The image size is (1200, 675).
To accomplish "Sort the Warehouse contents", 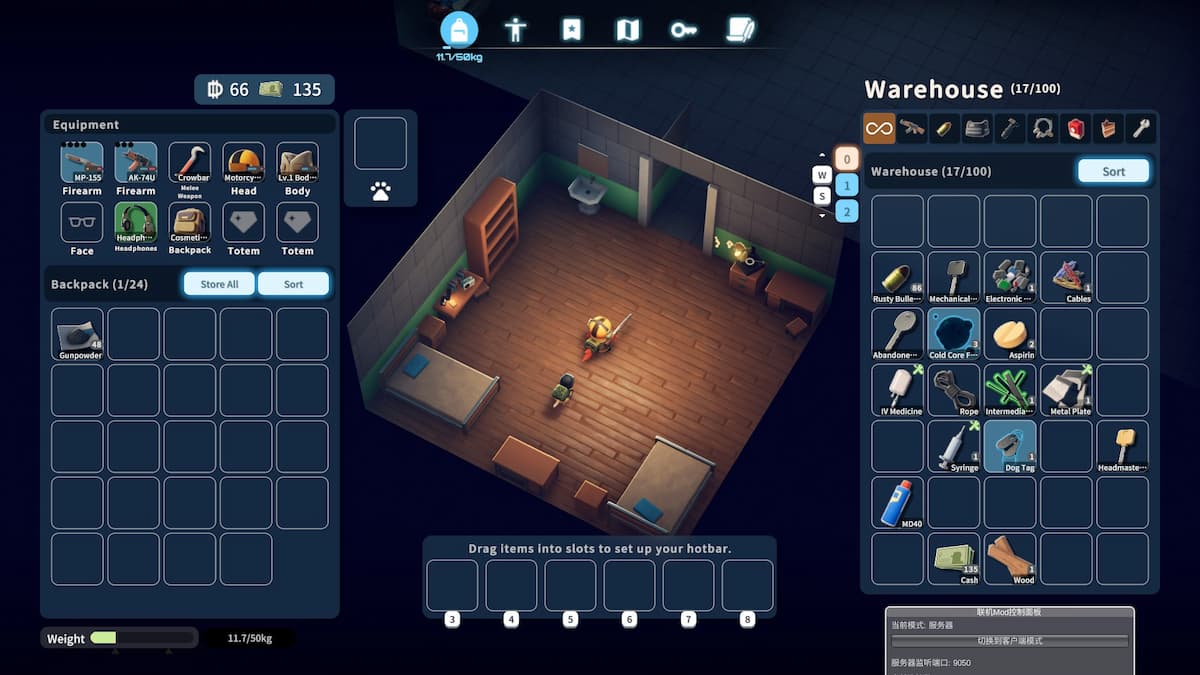I will click(x=1113, y=171).
